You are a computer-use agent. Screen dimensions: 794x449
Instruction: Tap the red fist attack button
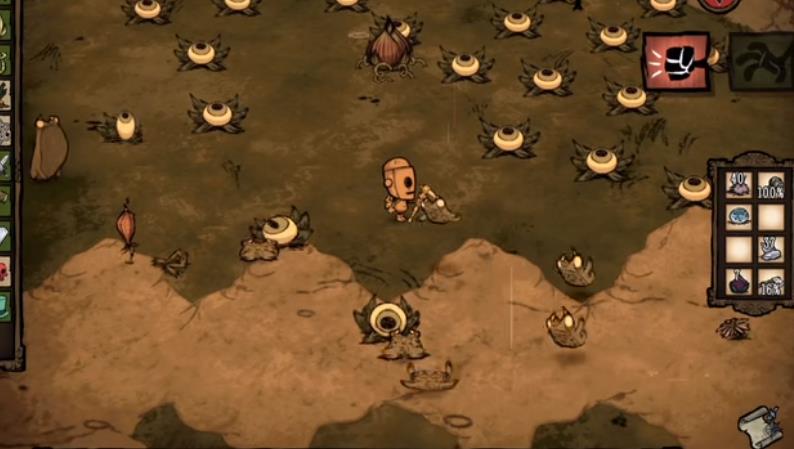pyautogui.click(x=676, y=61)
